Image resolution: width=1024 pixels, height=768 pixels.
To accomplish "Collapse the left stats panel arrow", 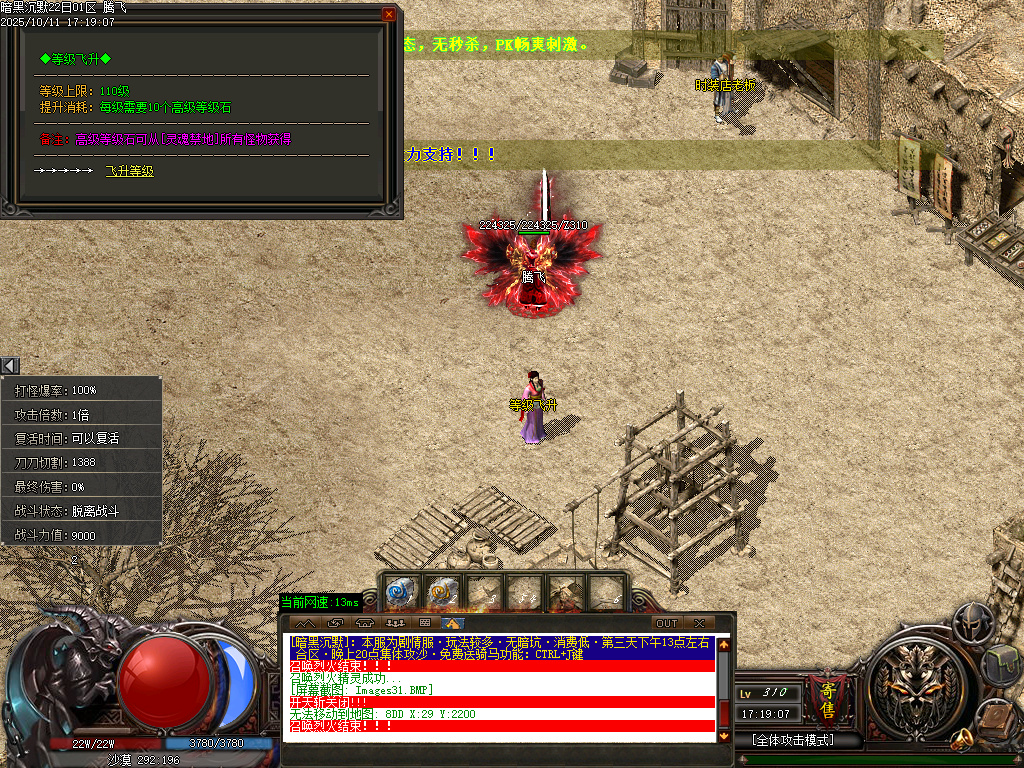I will tap(10, 366).
